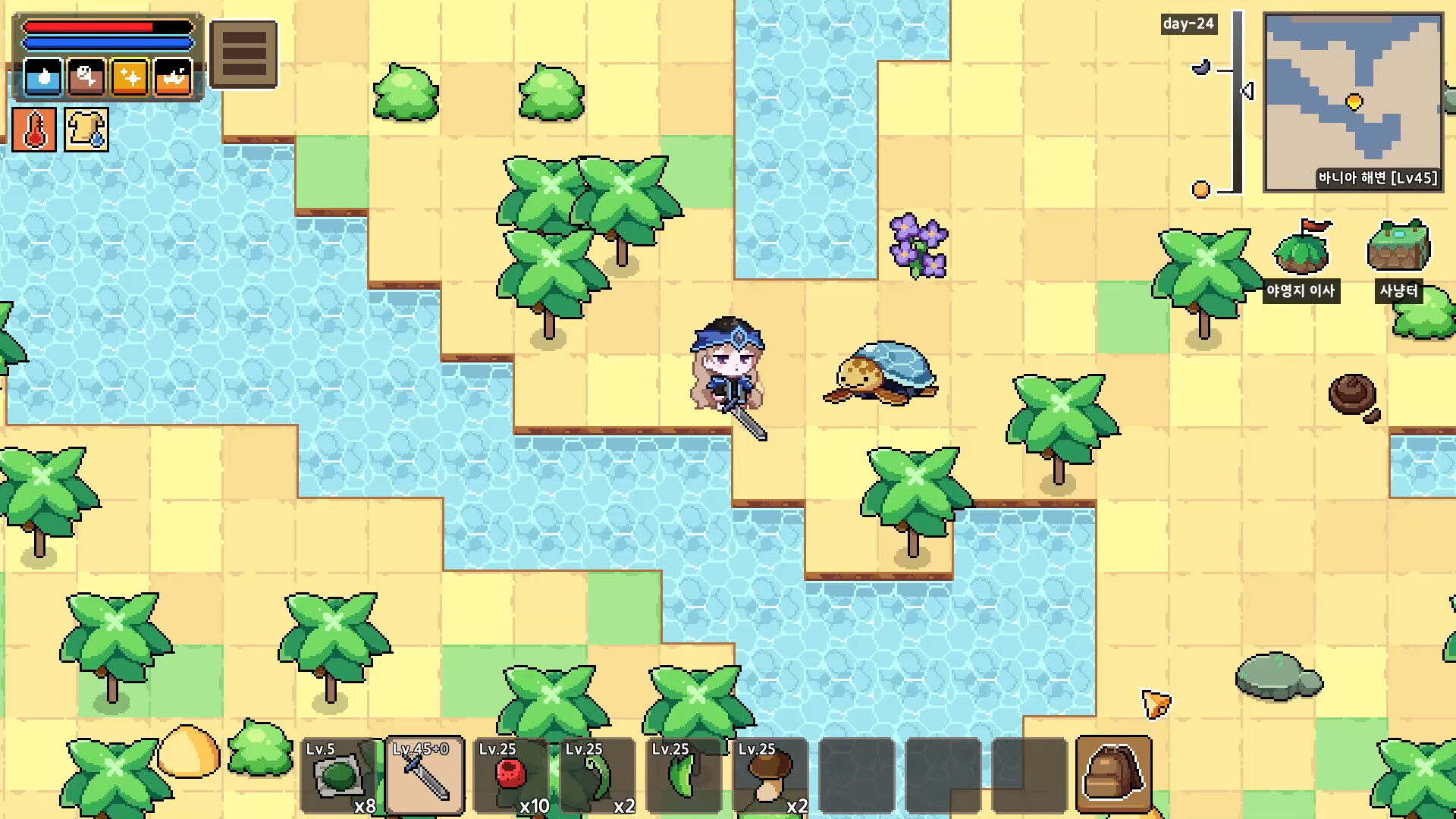The width and height of the screenshot is (1456, 819).
Task: Check the thermometer status icon
Action: 33,129
